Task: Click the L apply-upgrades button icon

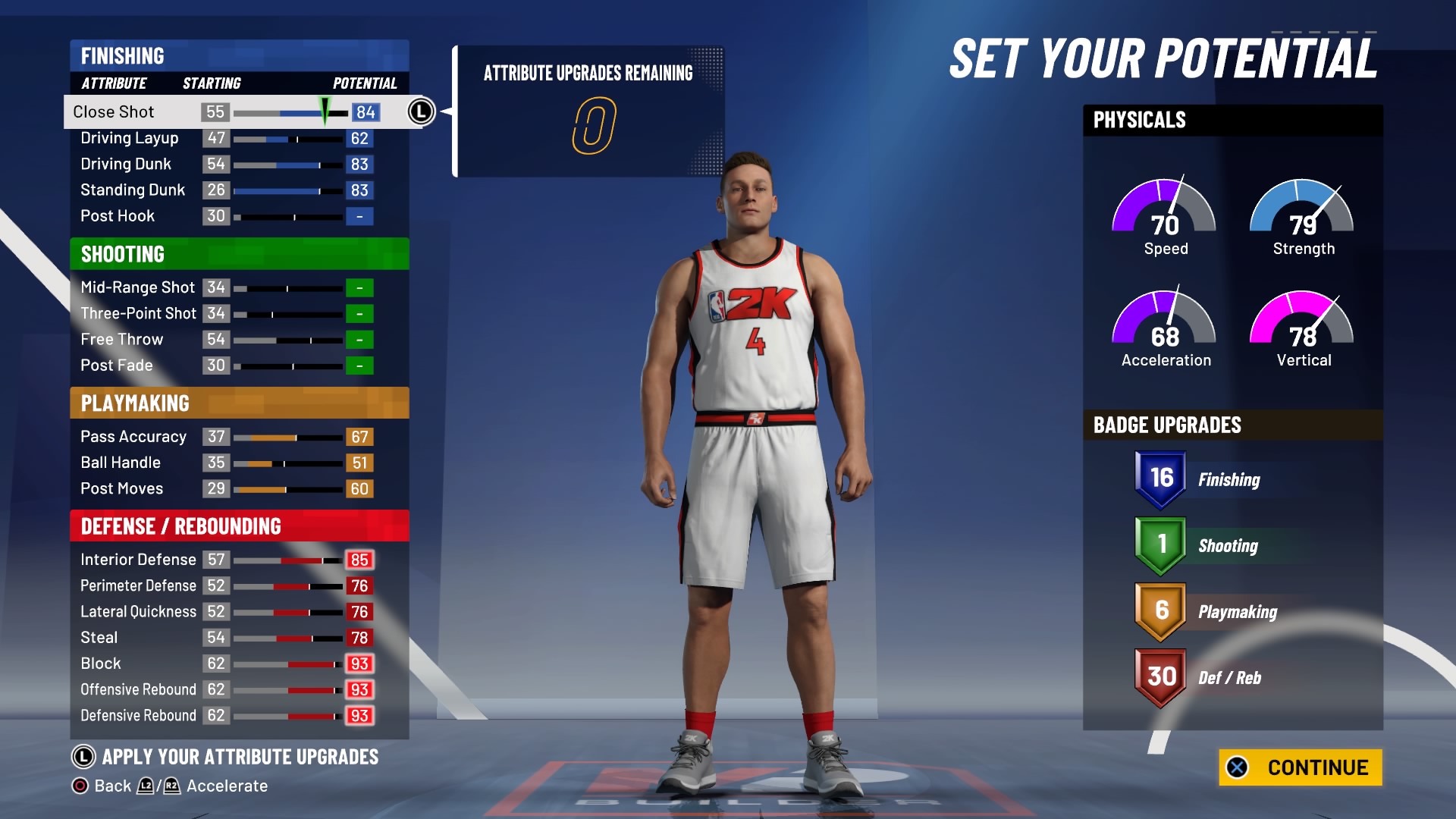Action: (x=86, y=756)
